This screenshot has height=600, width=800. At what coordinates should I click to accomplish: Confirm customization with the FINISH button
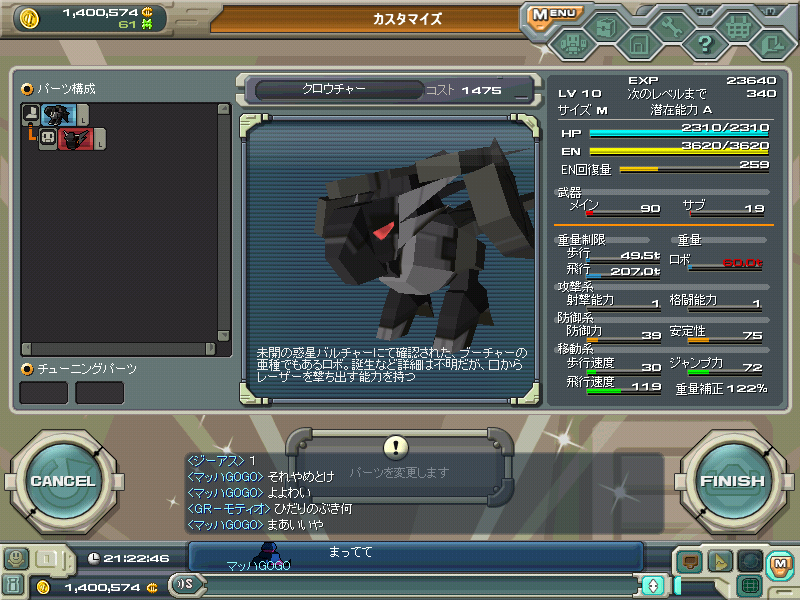pyautogui.click(x=731, y=481)
